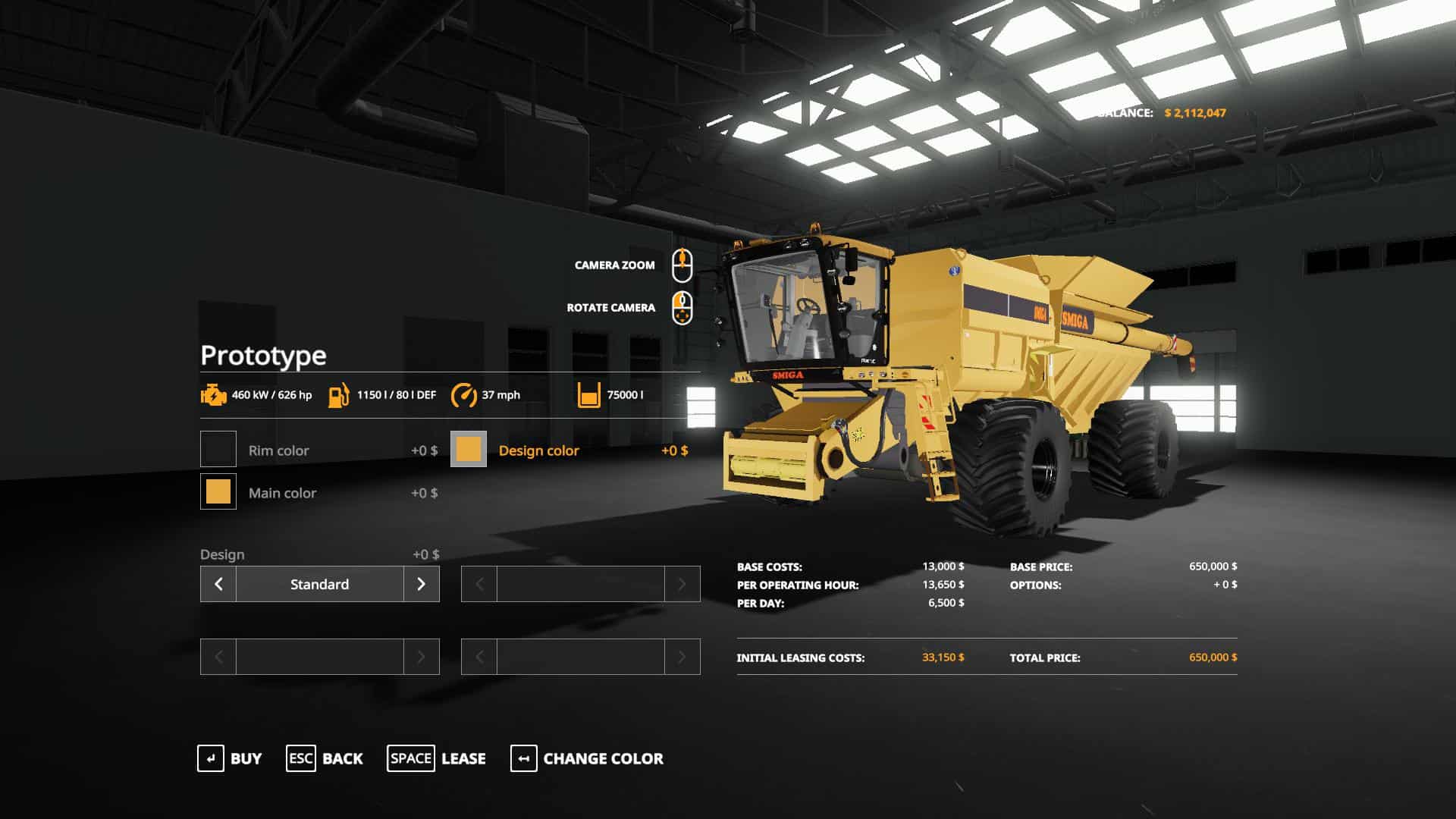Go back with the Back button
The width and height of the screenshot is (1456, 819).
pos(325,758)
